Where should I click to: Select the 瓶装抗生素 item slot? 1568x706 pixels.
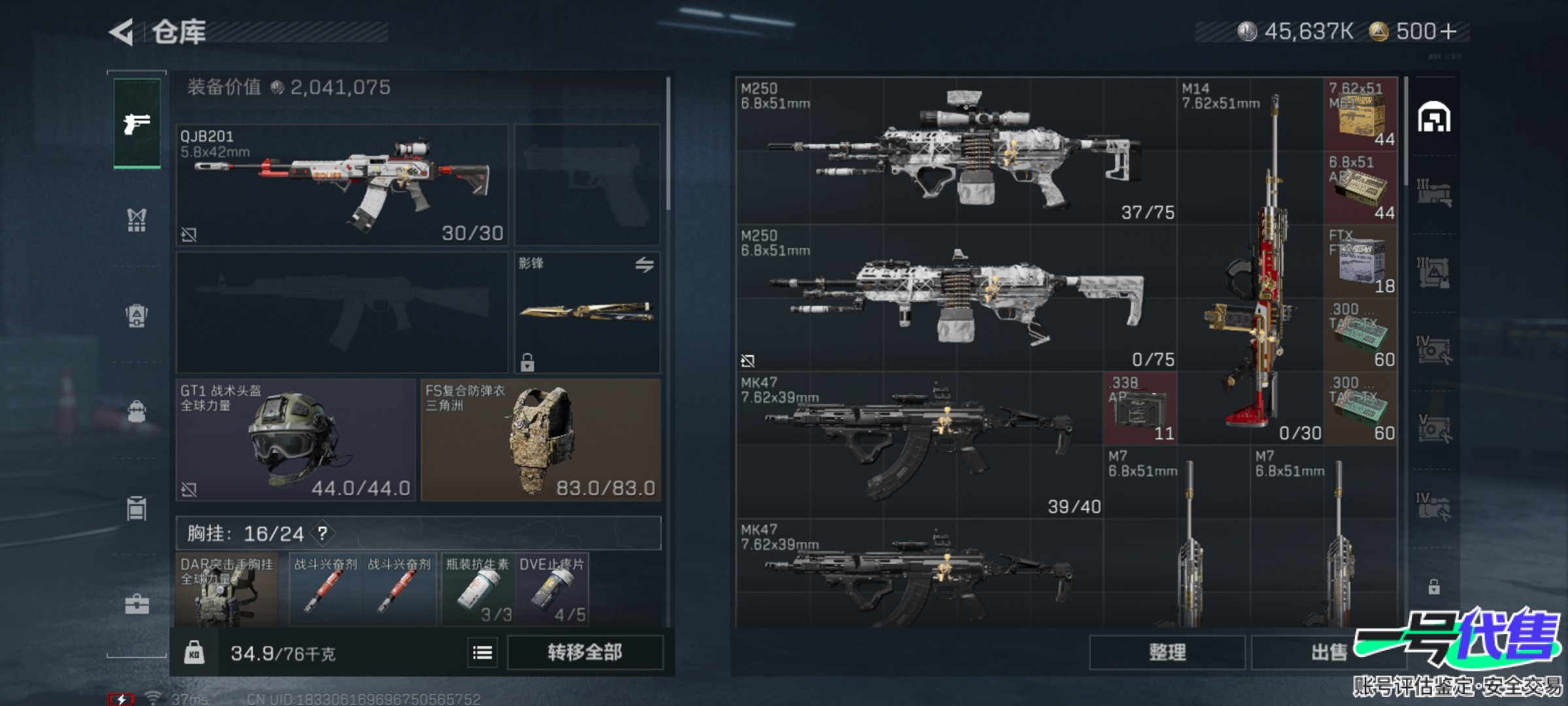tap(478, 590)
